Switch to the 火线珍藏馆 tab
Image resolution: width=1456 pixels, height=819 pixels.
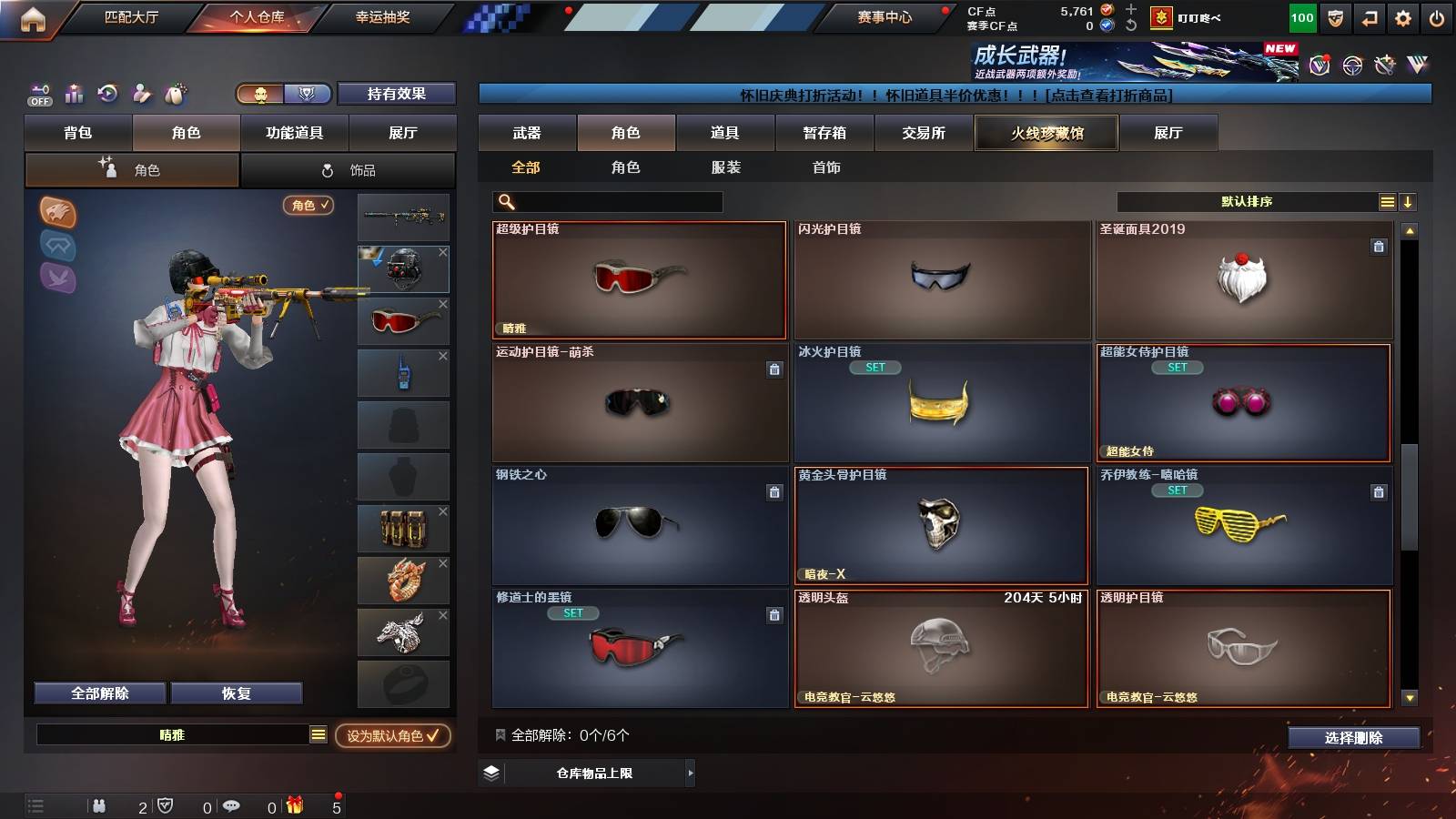pos(1046,133)
